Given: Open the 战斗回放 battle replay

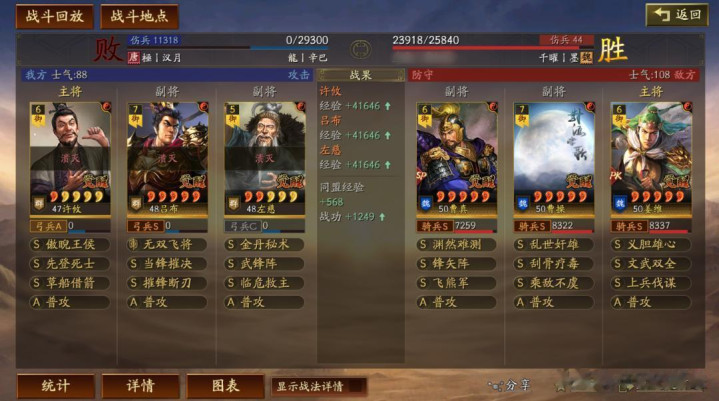Looking at the screenshot, I should (x=54, y=16).
